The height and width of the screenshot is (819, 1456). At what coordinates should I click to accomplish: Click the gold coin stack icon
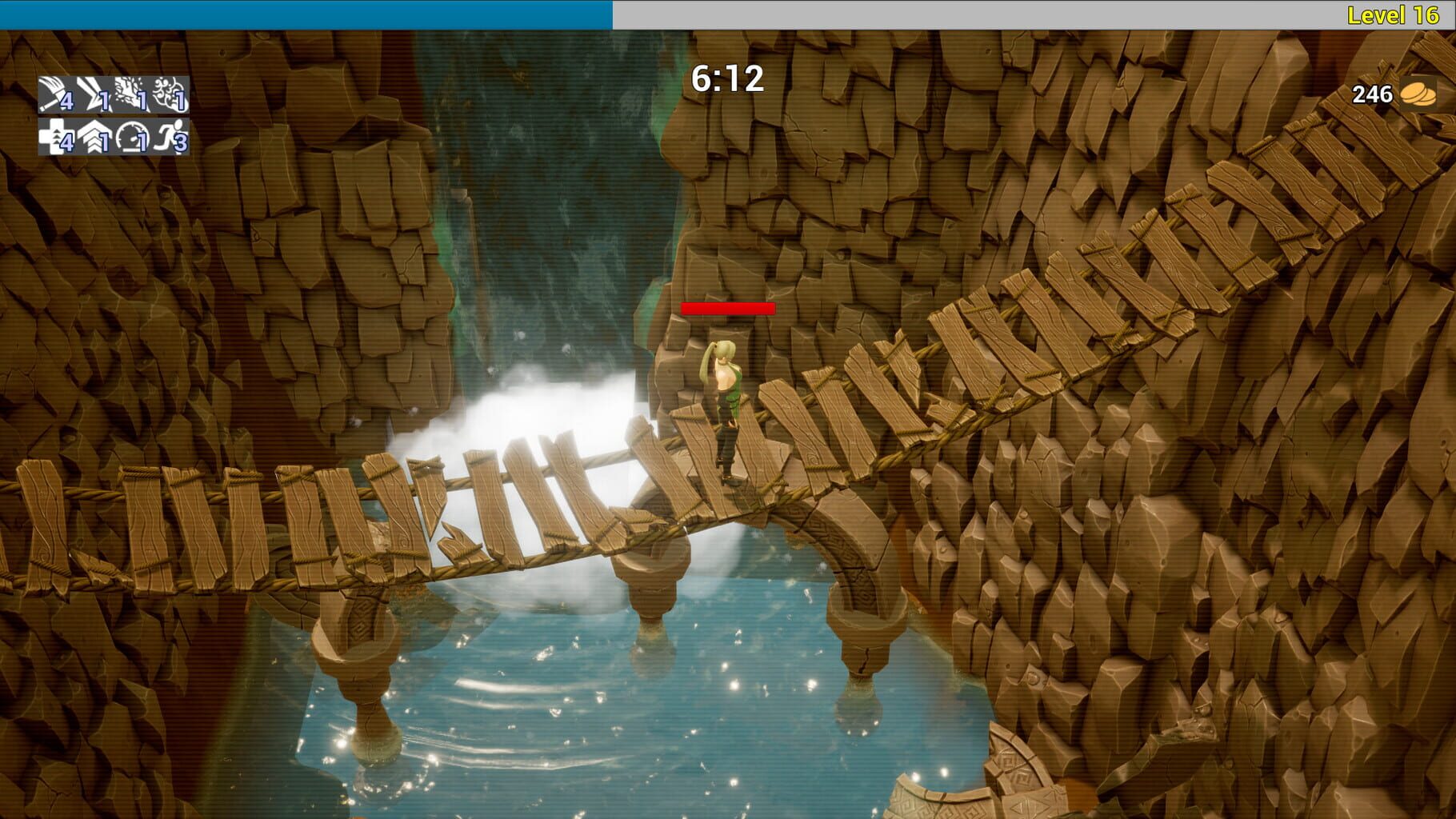[x=1418, y=94]
